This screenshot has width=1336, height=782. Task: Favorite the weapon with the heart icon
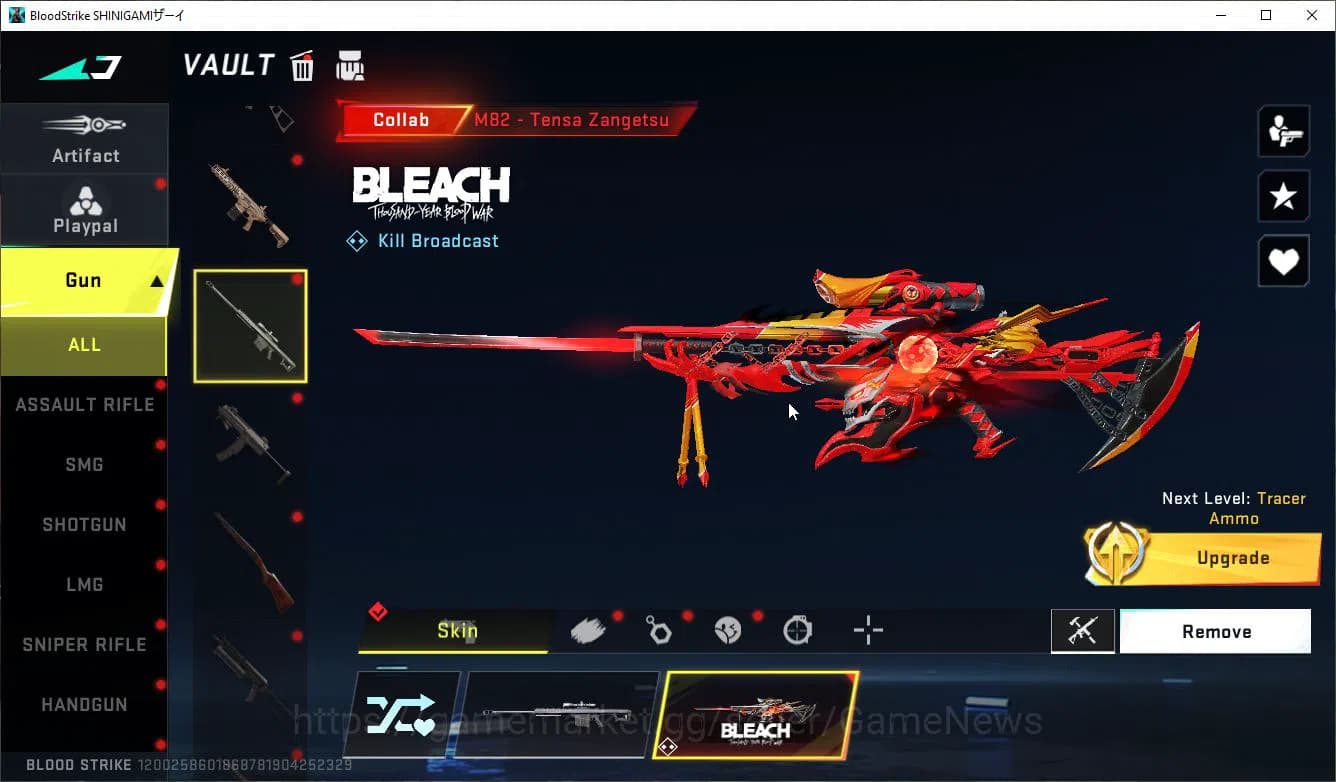[1283, 261]
